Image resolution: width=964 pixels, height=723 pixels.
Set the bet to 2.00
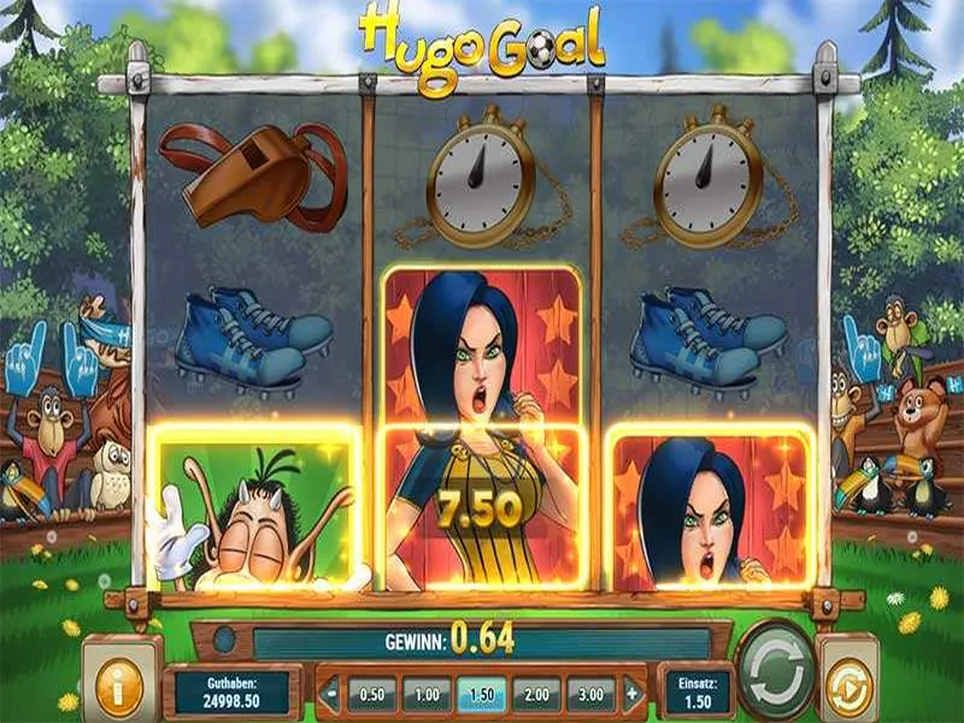pos(536,693)
